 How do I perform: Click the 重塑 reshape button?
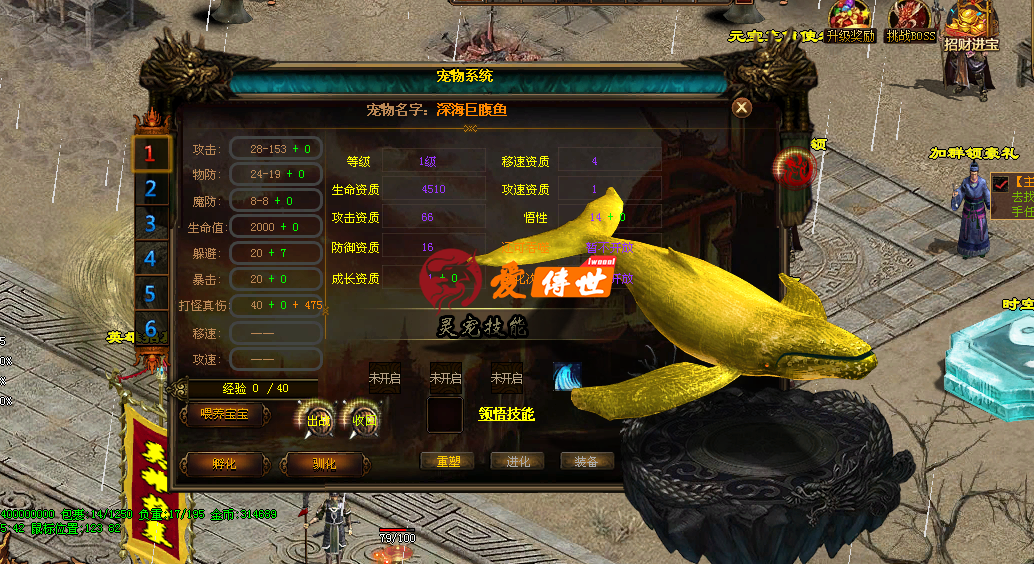pyautogui.click(x=447, y=461)
